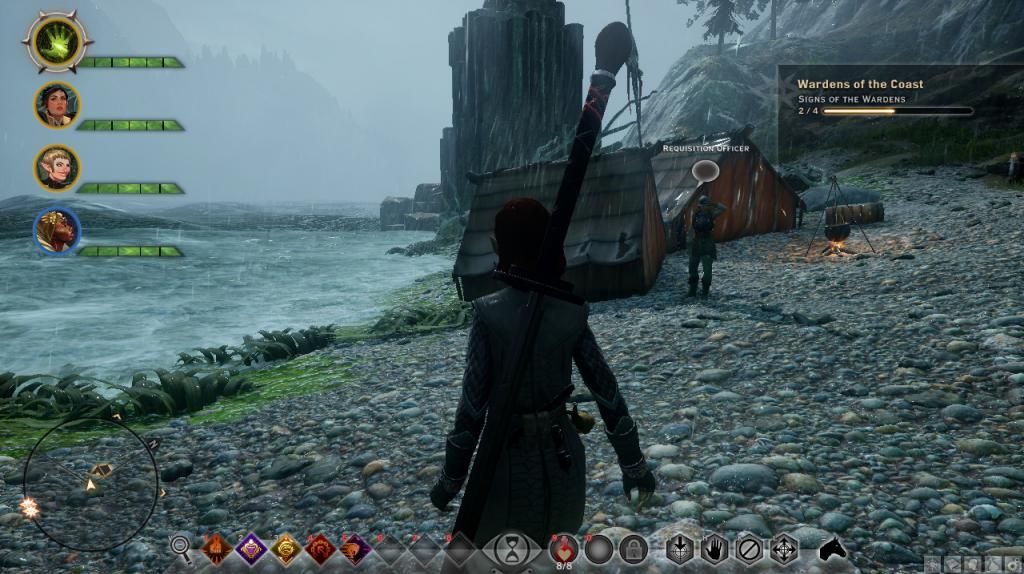Use the red spiral ability
The image size is (1024, 574).
coord(321,548)
